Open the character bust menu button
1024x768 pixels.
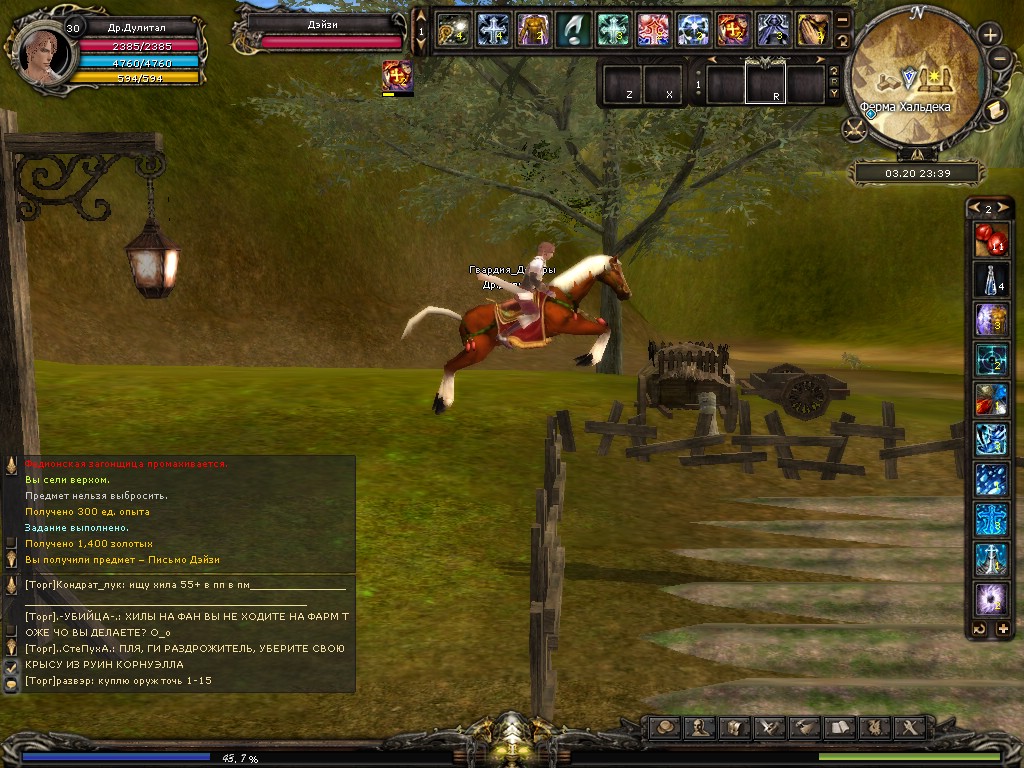coord(701,728)
